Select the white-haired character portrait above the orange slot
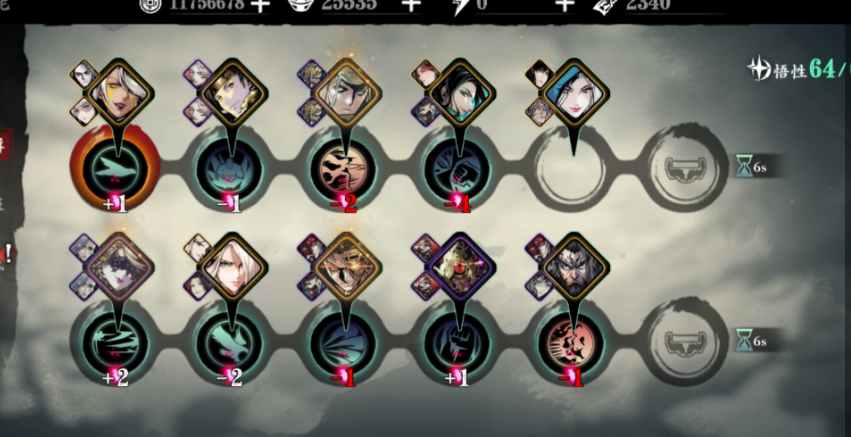851x437 pixels. [121, 92]
